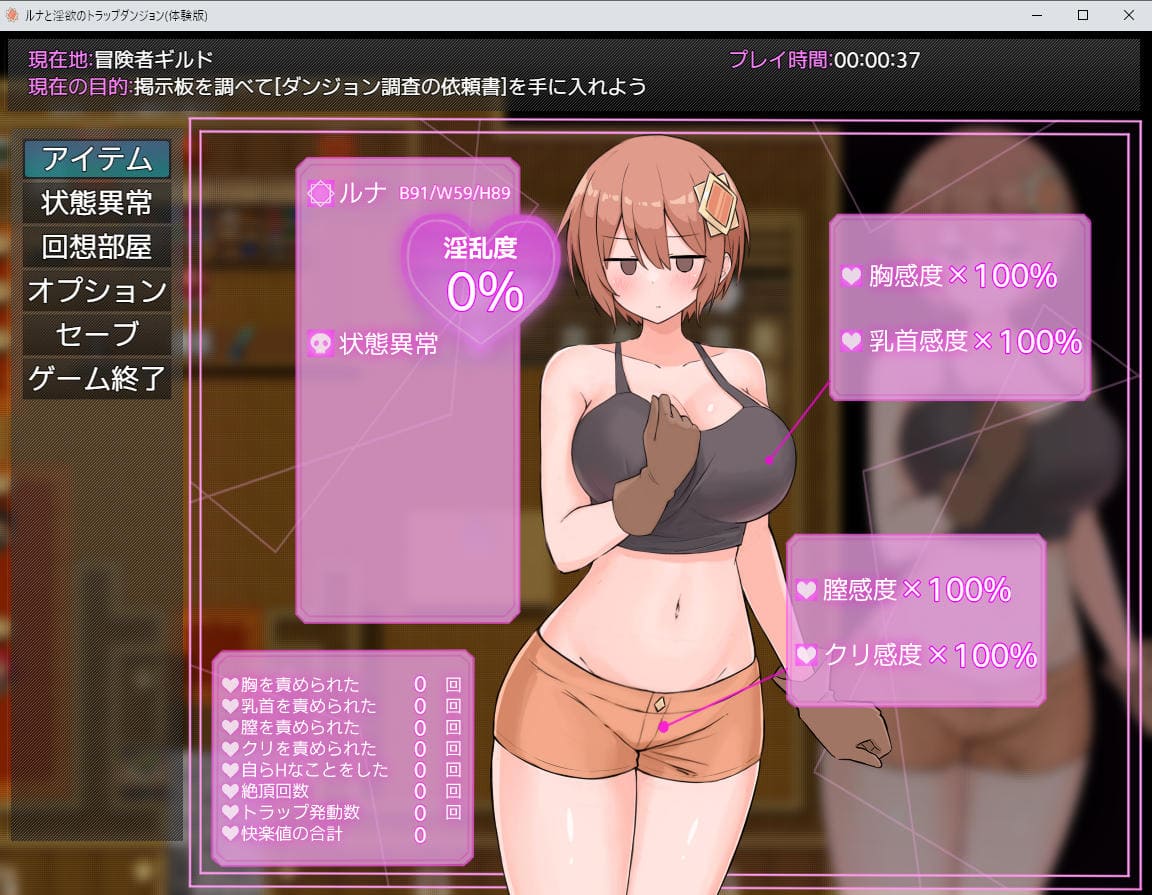Close the game window

click(1128, 15)
